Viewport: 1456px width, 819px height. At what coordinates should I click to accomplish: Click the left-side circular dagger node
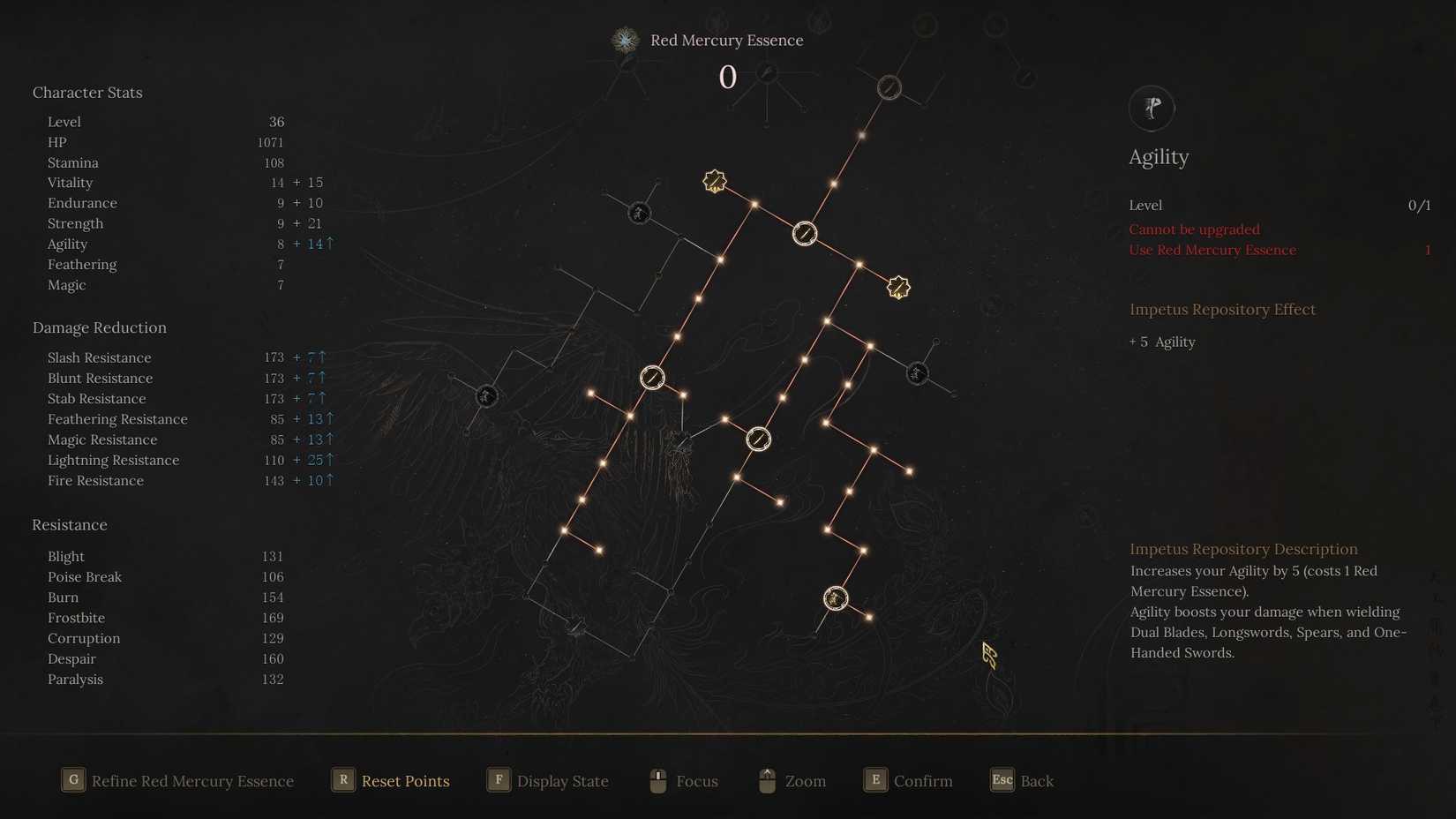651,378
